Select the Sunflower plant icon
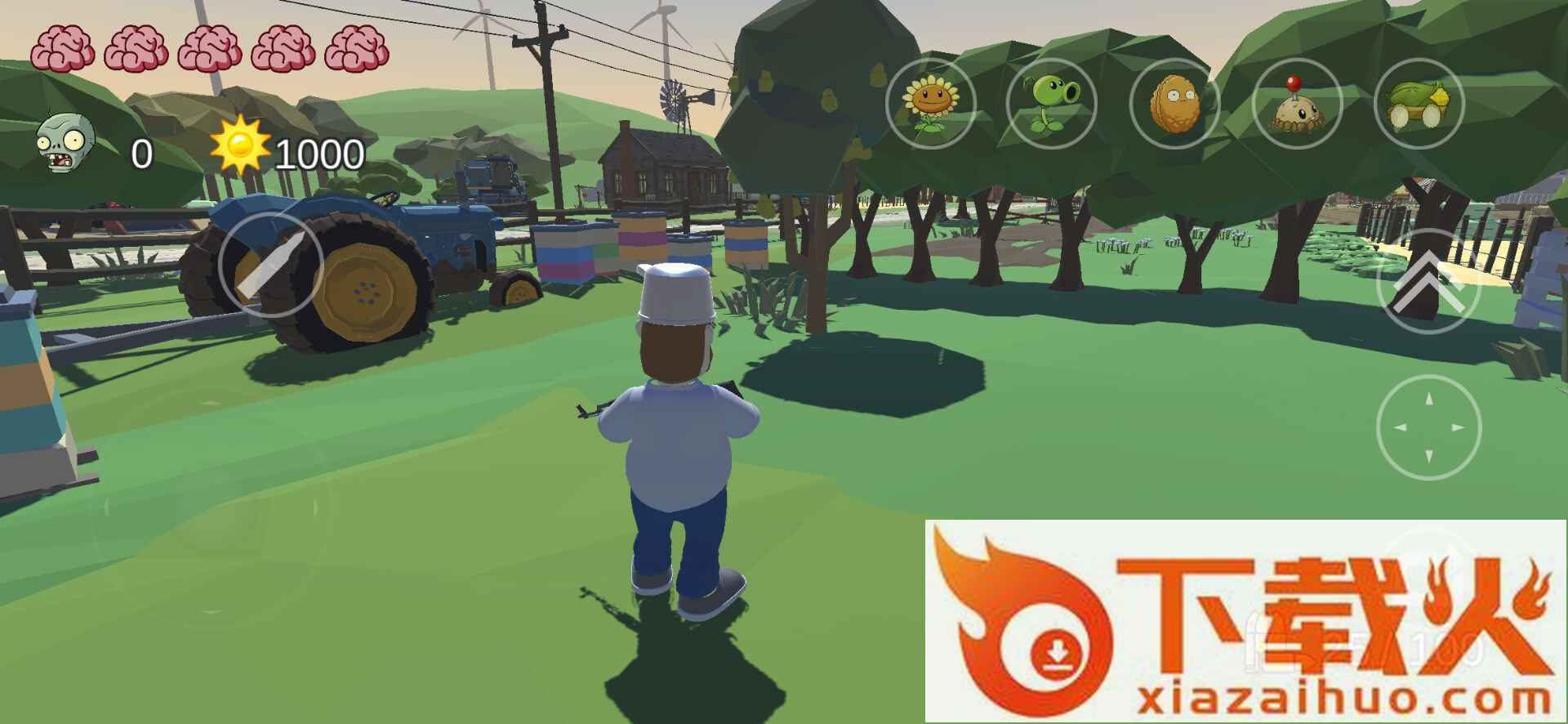Image resolution: width=1568 pixels, height=724 pixels. click(930, 104)
